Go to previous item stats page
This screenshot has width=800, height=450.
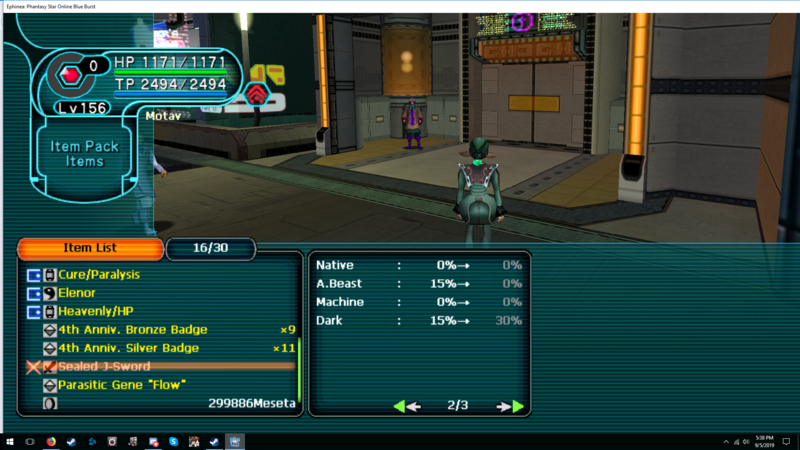[406, 406]
